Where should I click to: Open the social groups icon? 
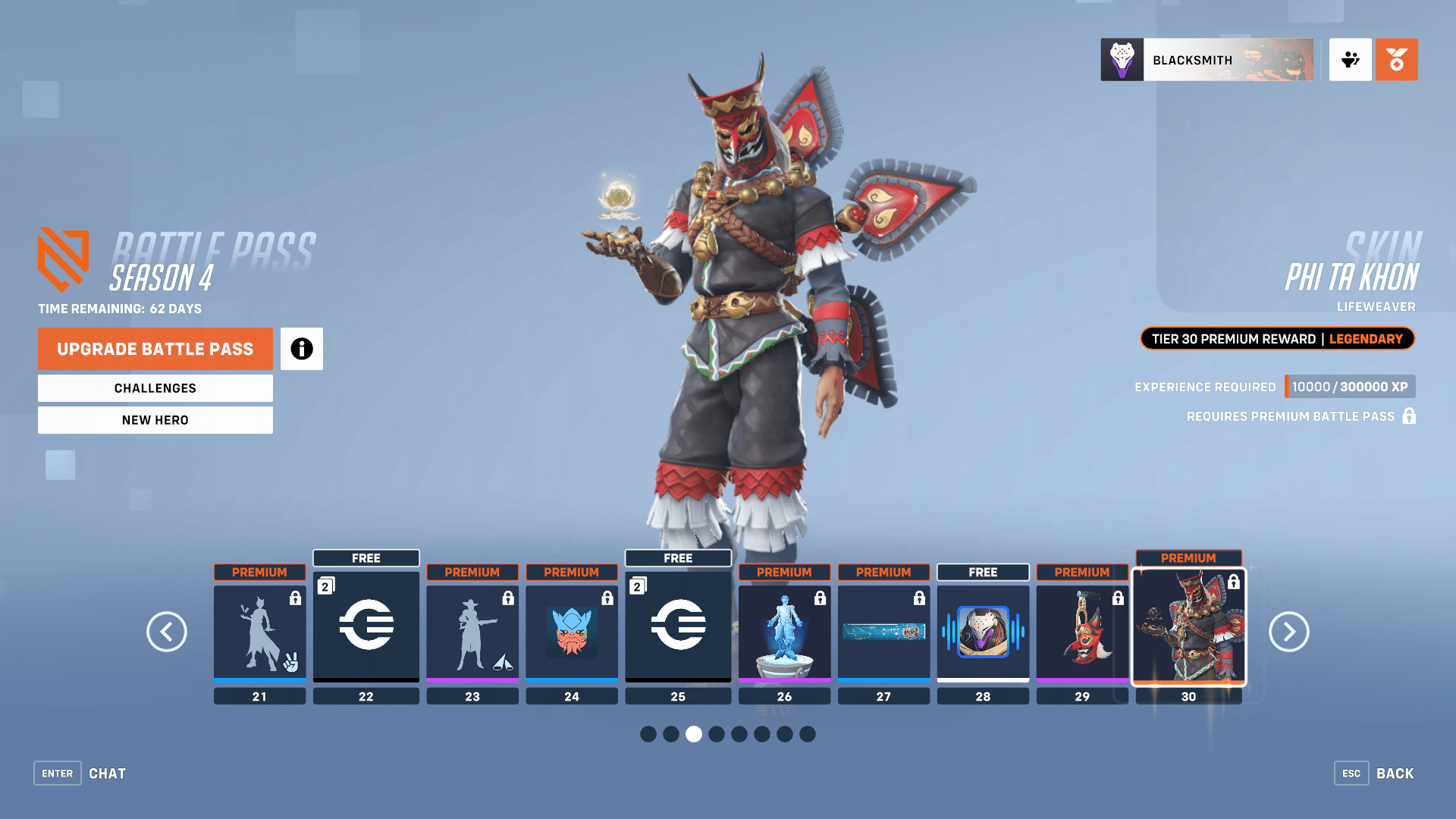(x=1350, y=60)
